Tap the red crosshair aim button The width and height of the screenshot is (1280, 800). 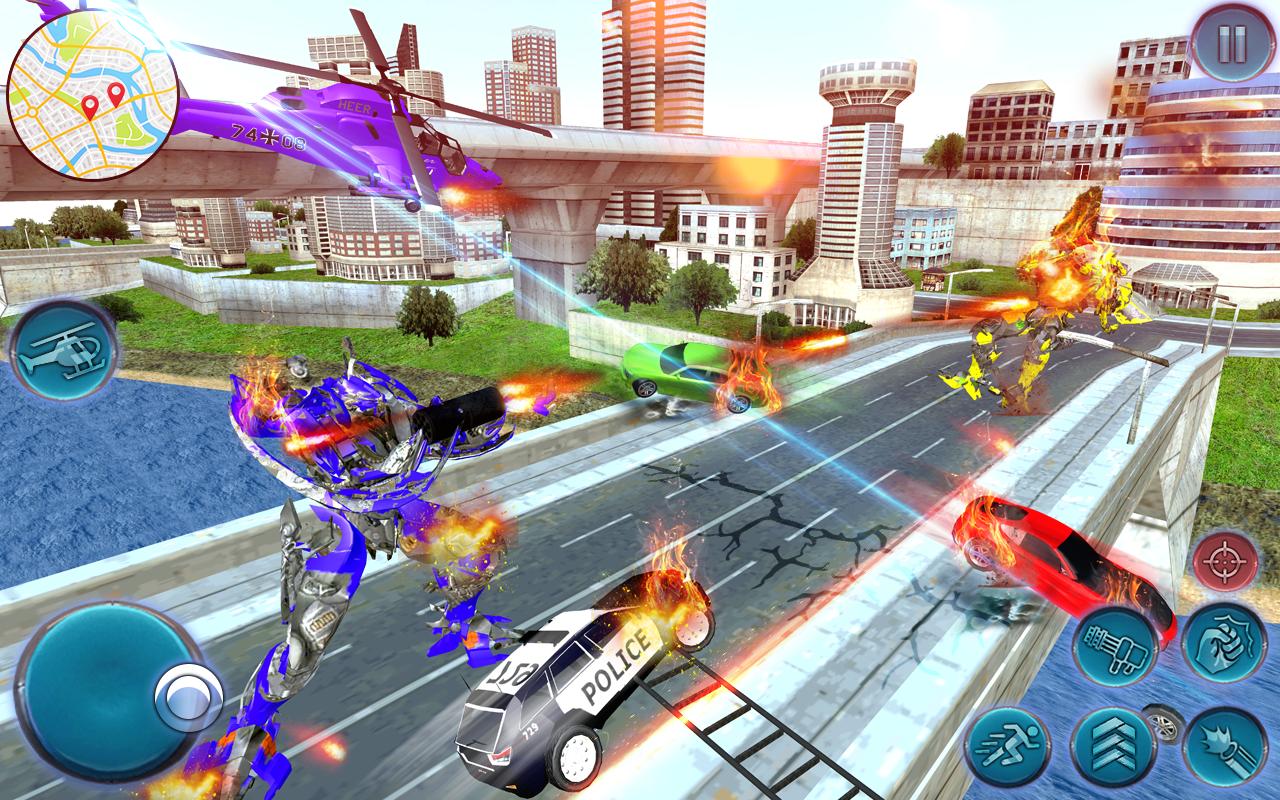pos(1223,563)
